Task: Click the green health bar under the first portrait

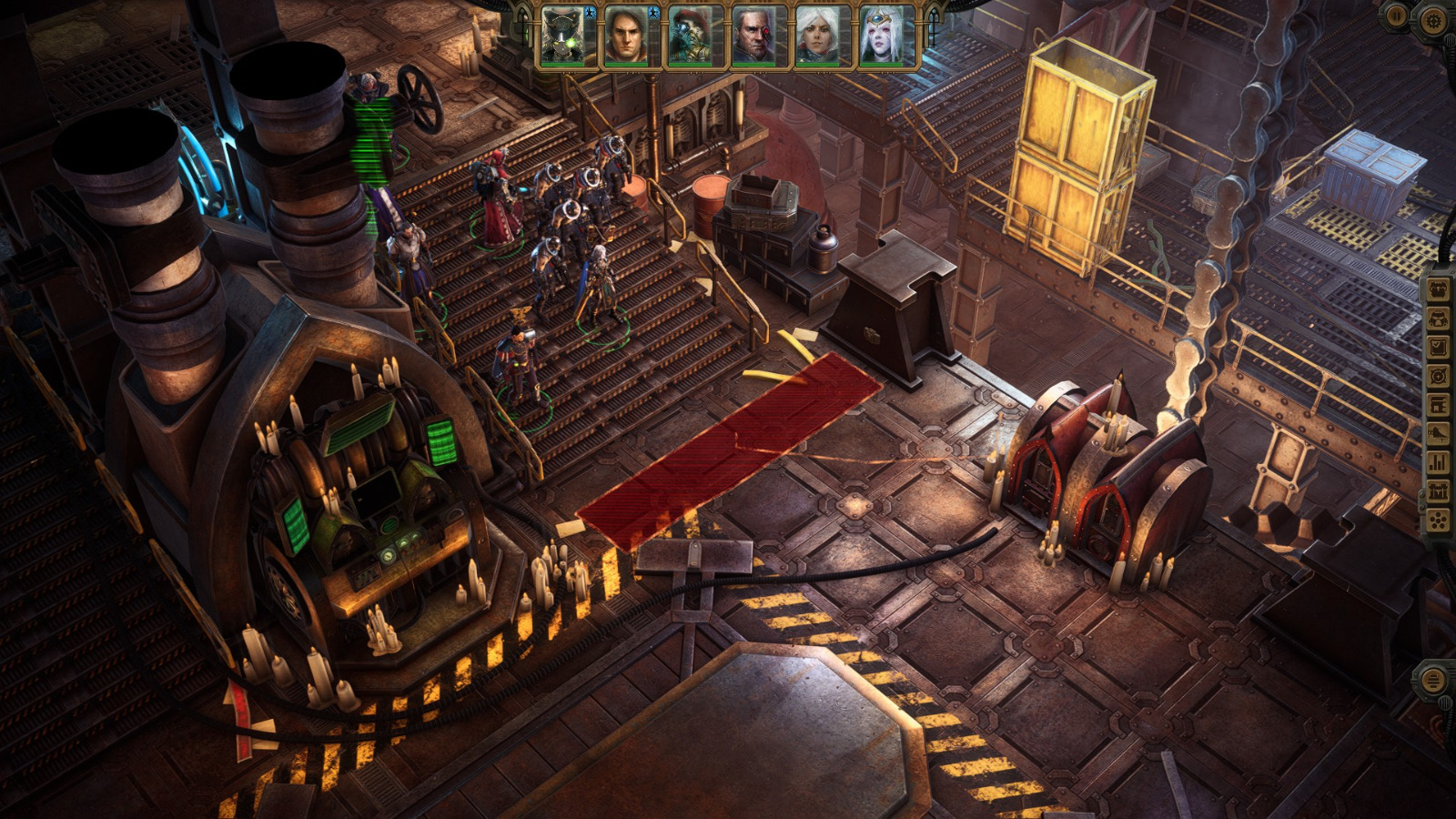Action: (x=561, y=65)
